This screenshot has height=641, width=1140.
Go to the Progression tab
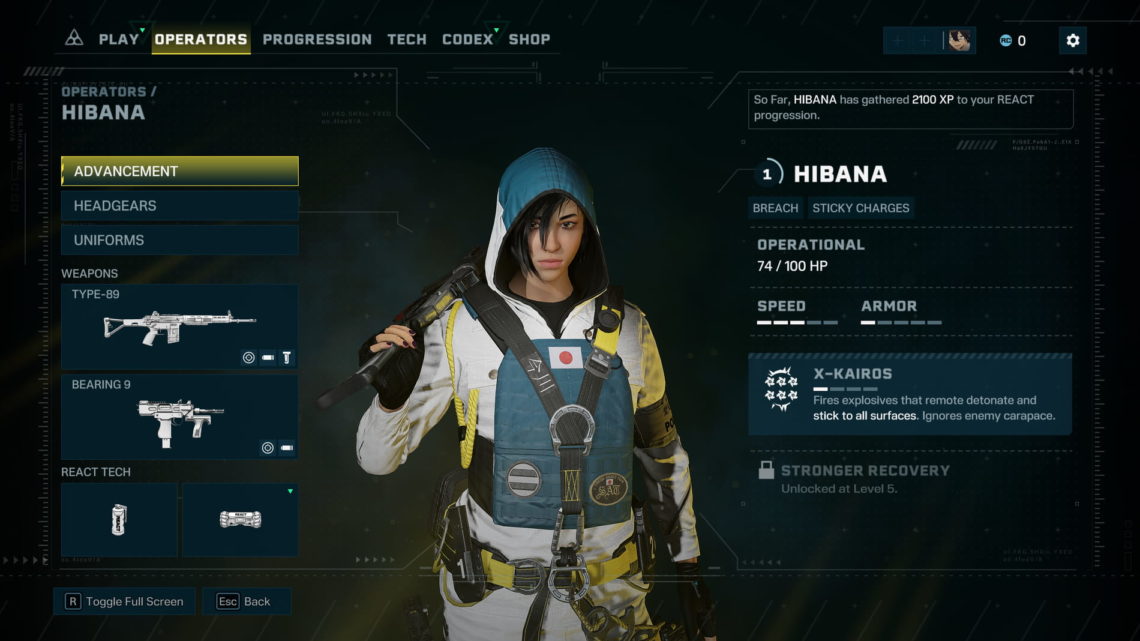[x=317, y=39]
